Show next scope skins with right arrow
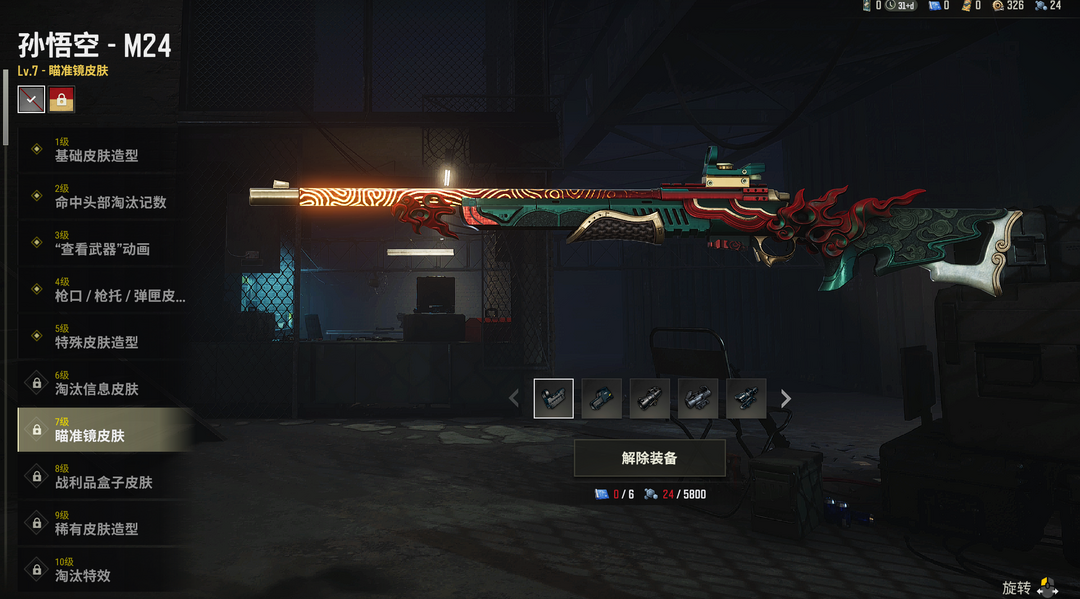The height and width of the screenshot is (599, 1080). pos(786,399)
